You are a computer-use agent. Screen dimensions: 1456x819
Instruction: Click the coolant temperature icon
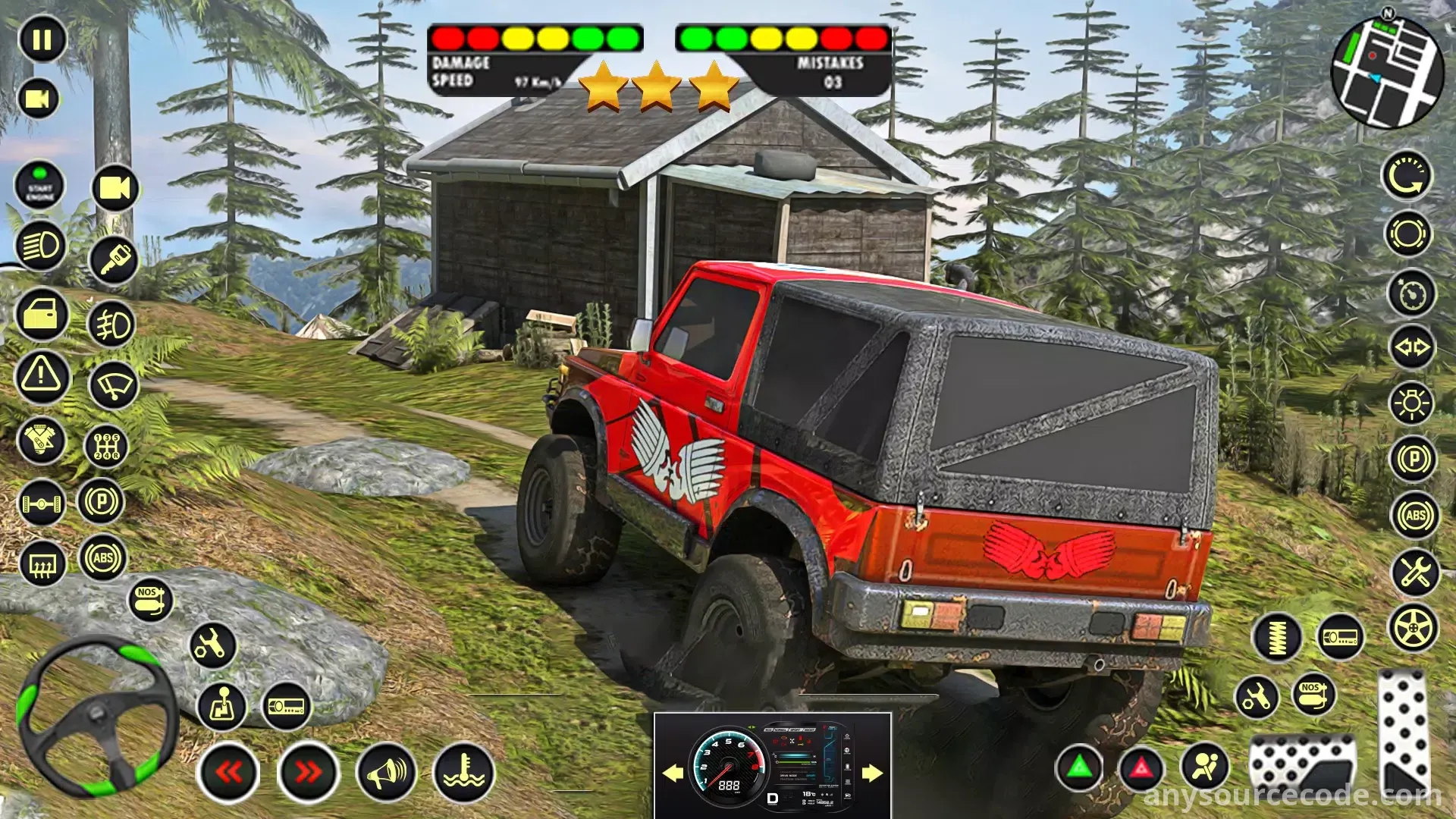point(463,772)
